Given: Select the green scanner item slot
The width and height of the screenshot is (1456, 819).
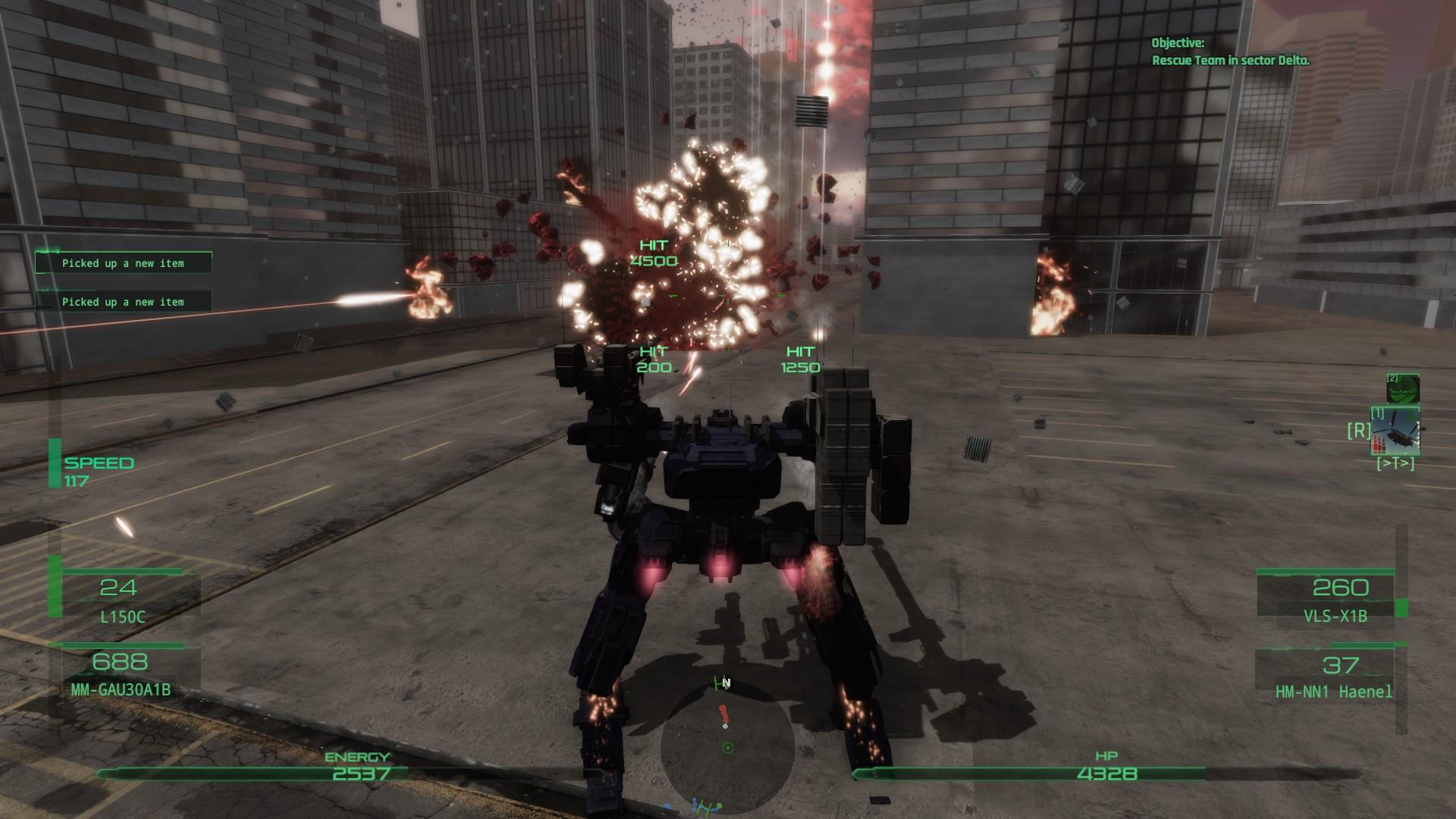Looking at the screenshot, I should click(1402, 389).
